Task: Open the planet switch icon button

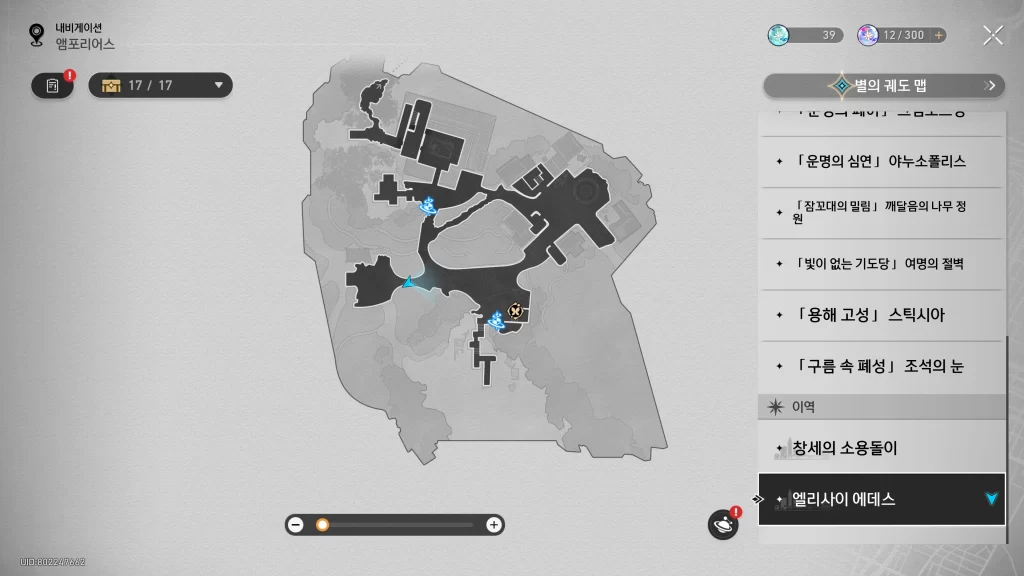Action: coord(722,524)
